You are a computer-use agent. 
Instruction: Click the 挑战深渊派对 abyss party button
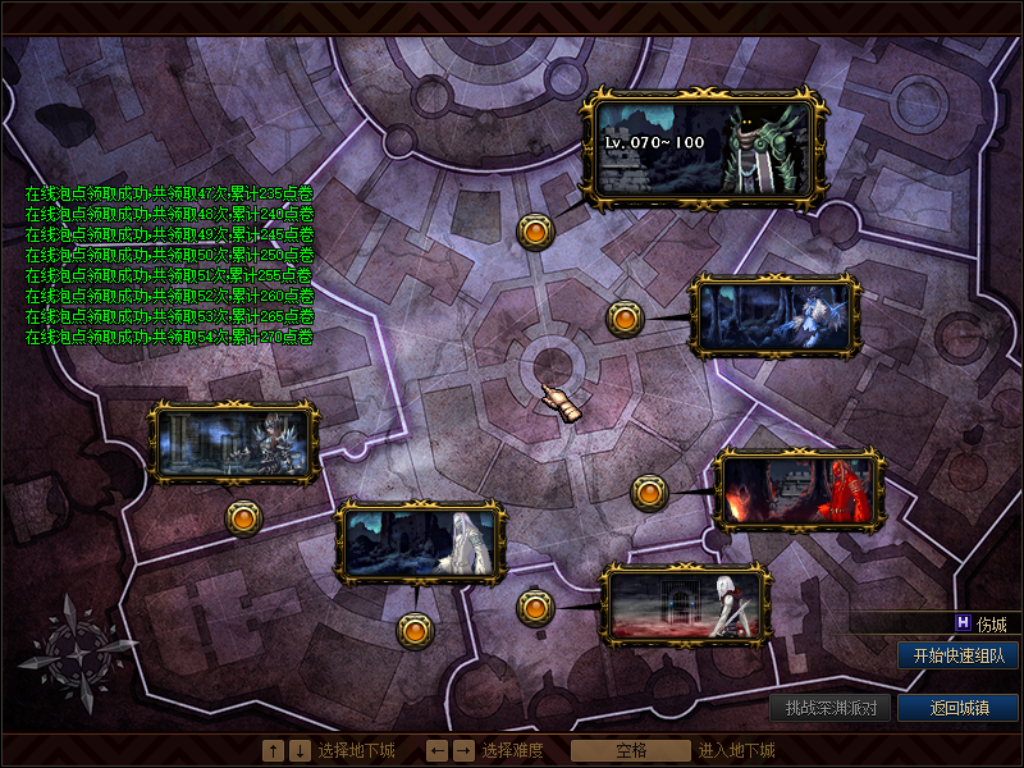pos(830,708)
